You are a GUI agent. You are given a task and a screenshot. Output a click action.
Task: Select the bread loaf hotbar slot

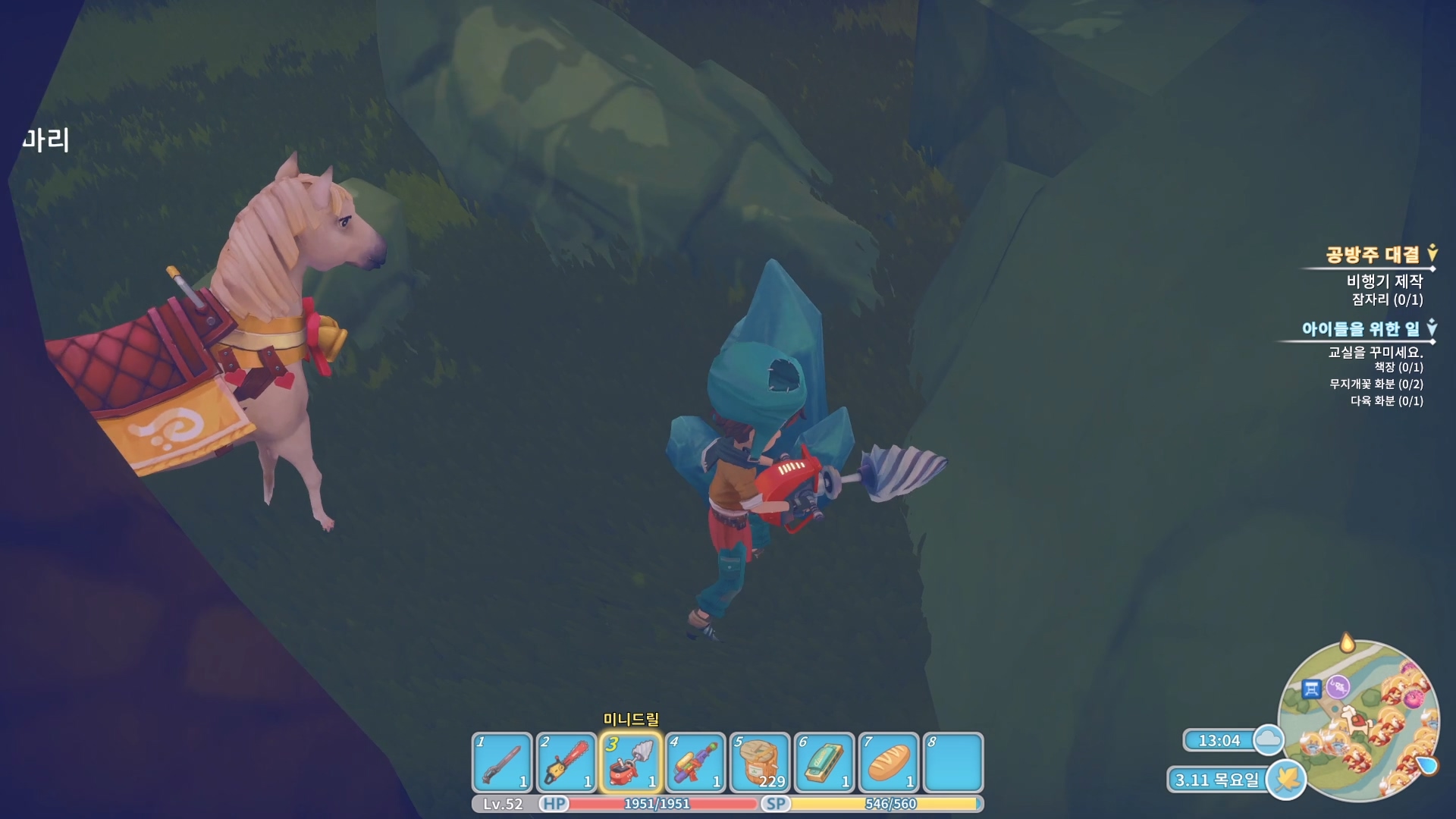tap(889, 762)
